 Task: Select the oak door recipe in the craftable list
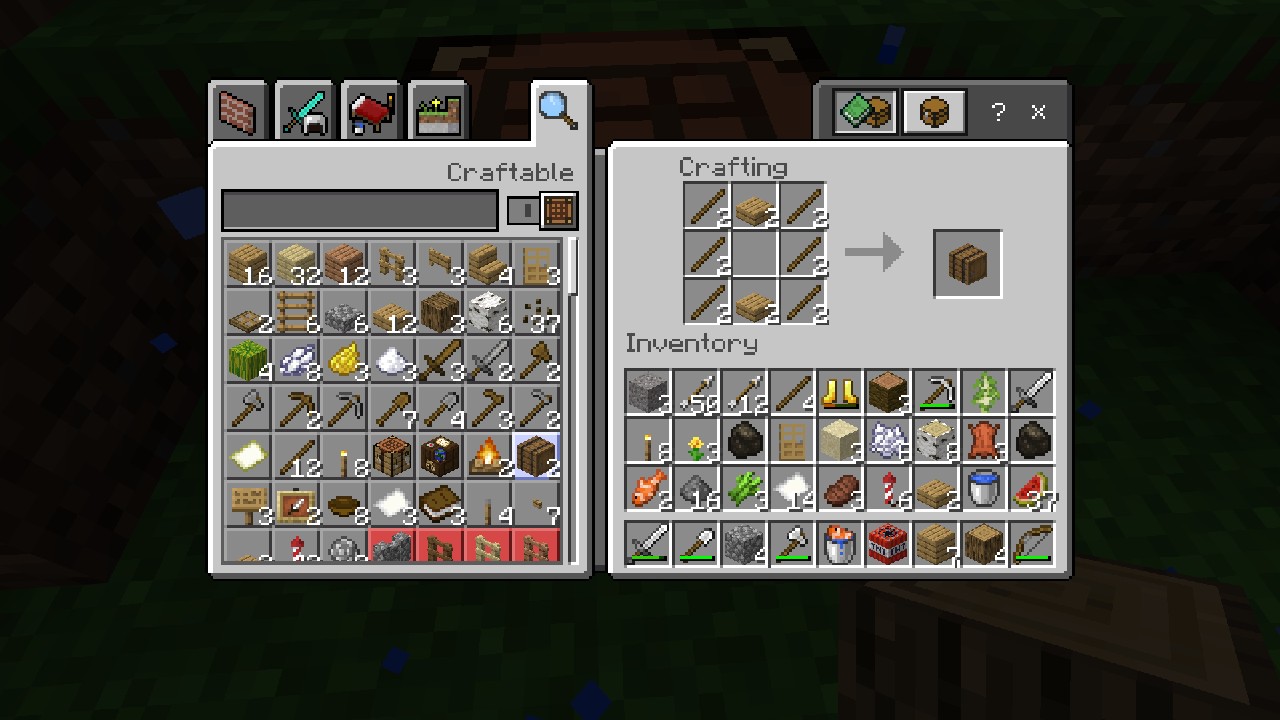(537, 263)
